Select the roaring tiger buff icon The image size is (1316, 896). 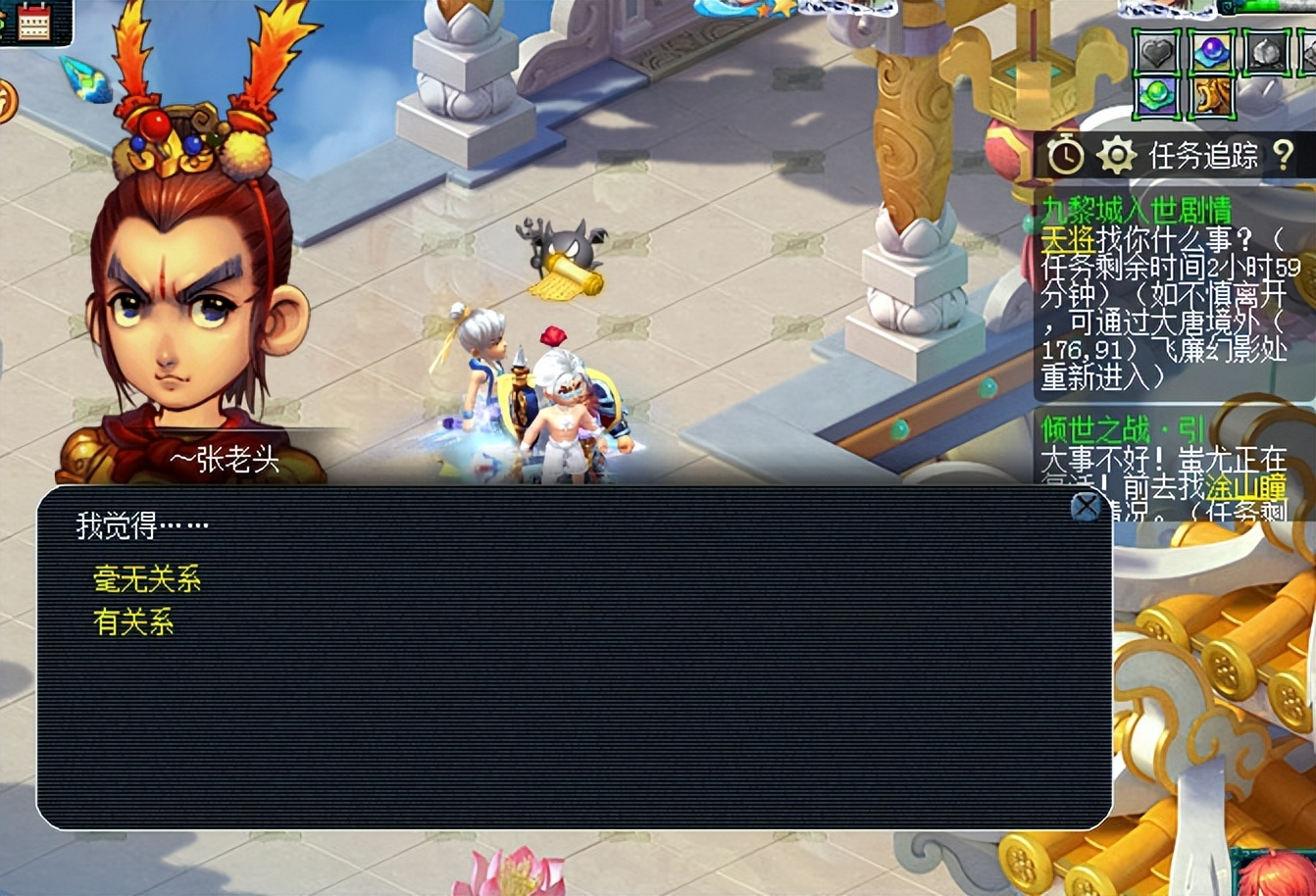click(1212, 98)
